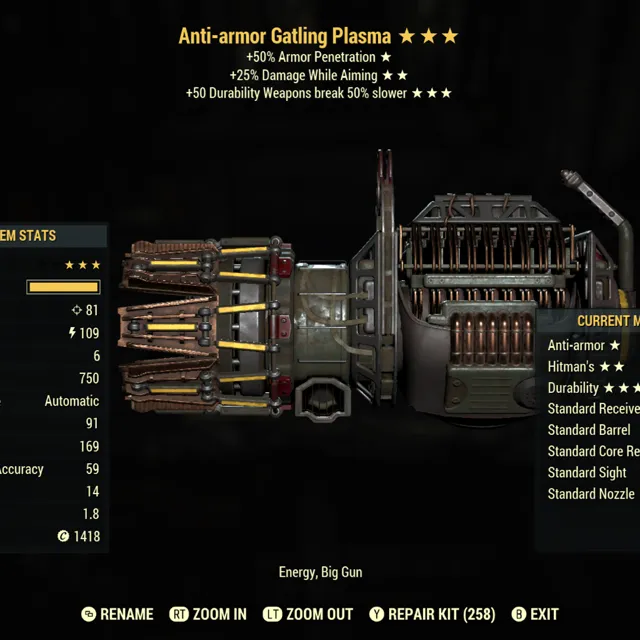Choose the Standard Sight mod row
Screen dimensions: 640x640
pyautogui.click(x=588, y=472)
